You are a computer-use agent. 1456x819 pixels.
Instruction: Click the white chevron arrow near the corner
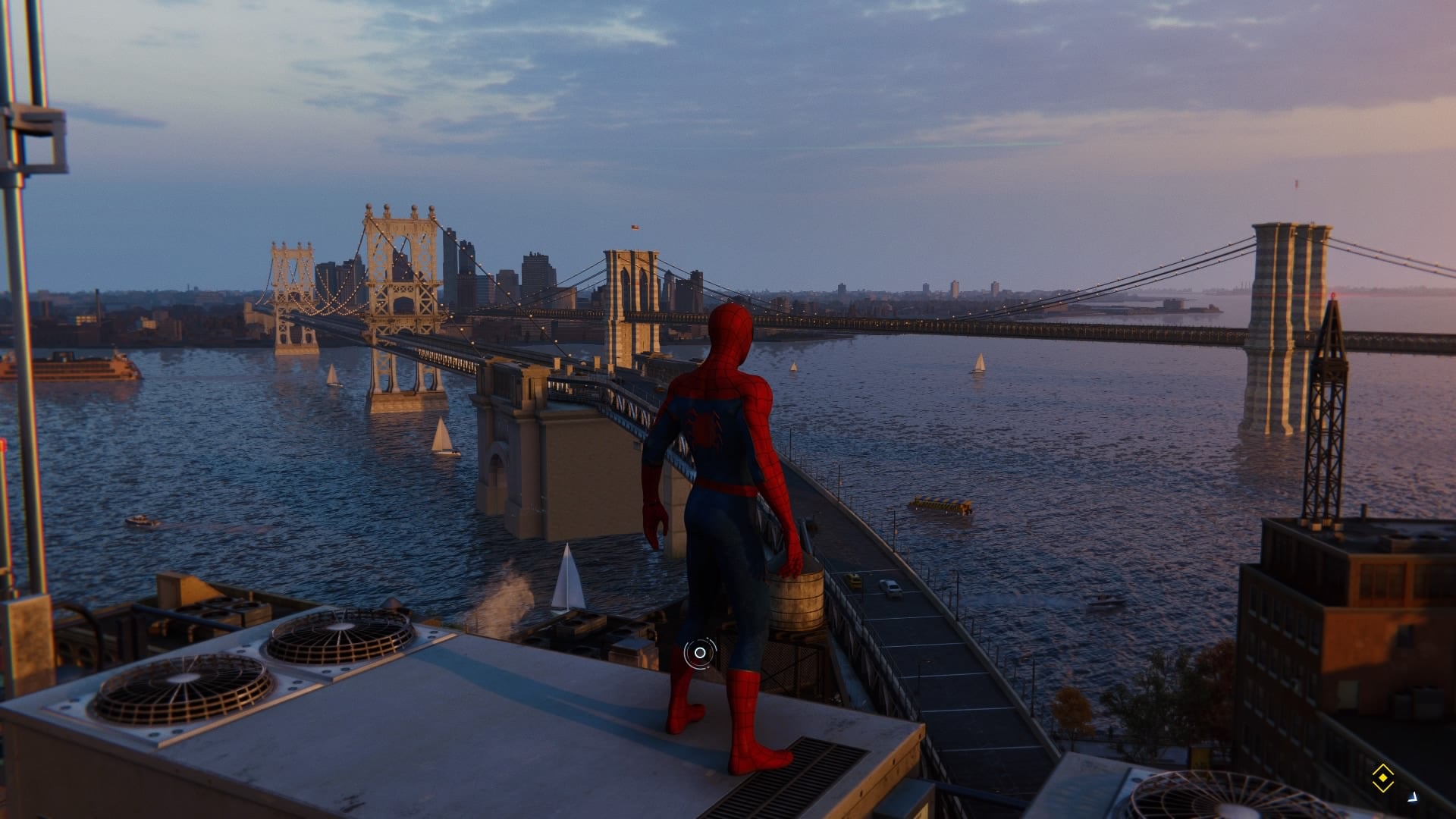click(1413, 796)
